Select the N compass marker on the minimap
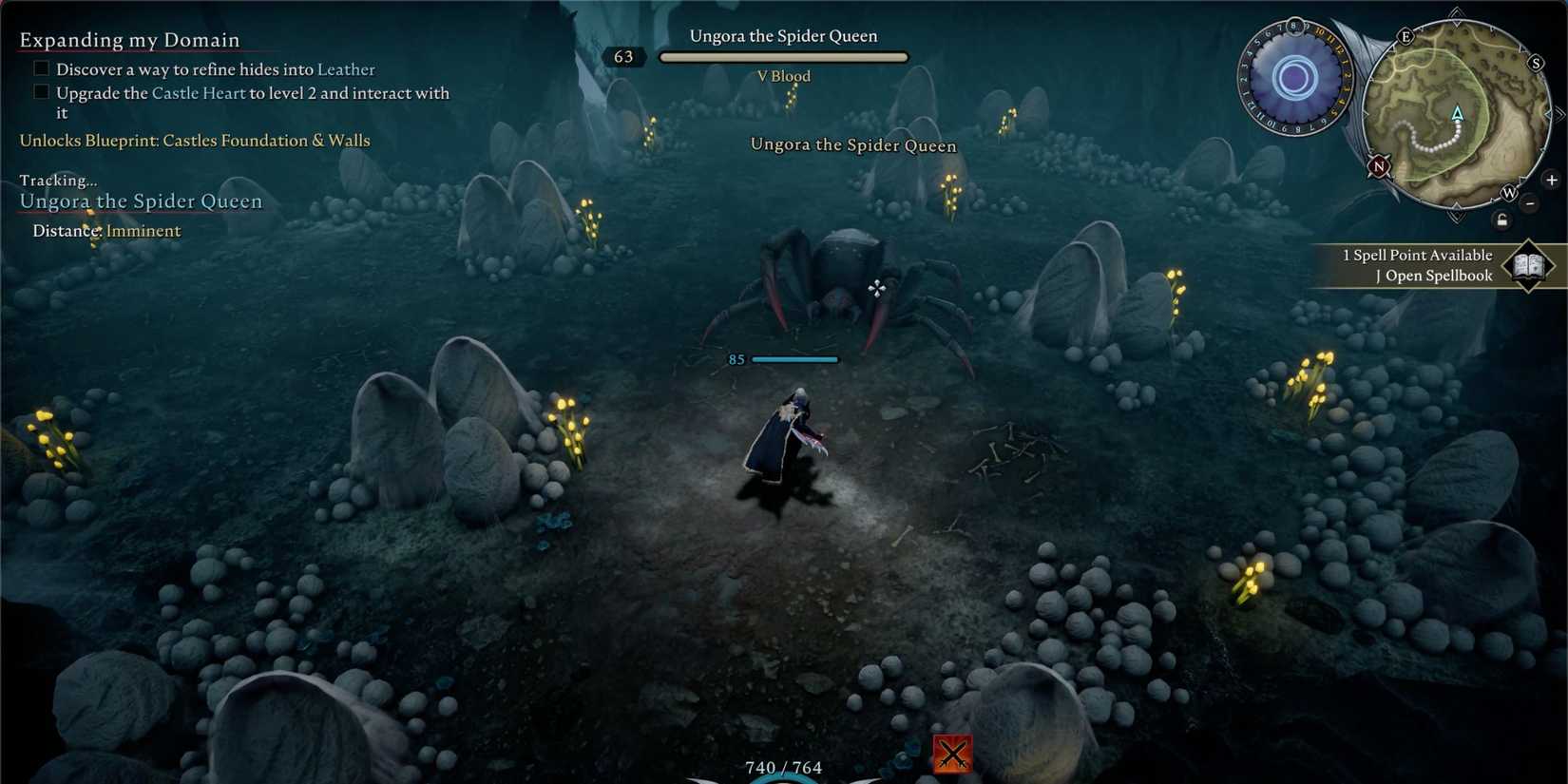This screenshot has height=784, width=1568. (x=1378, y=166)
